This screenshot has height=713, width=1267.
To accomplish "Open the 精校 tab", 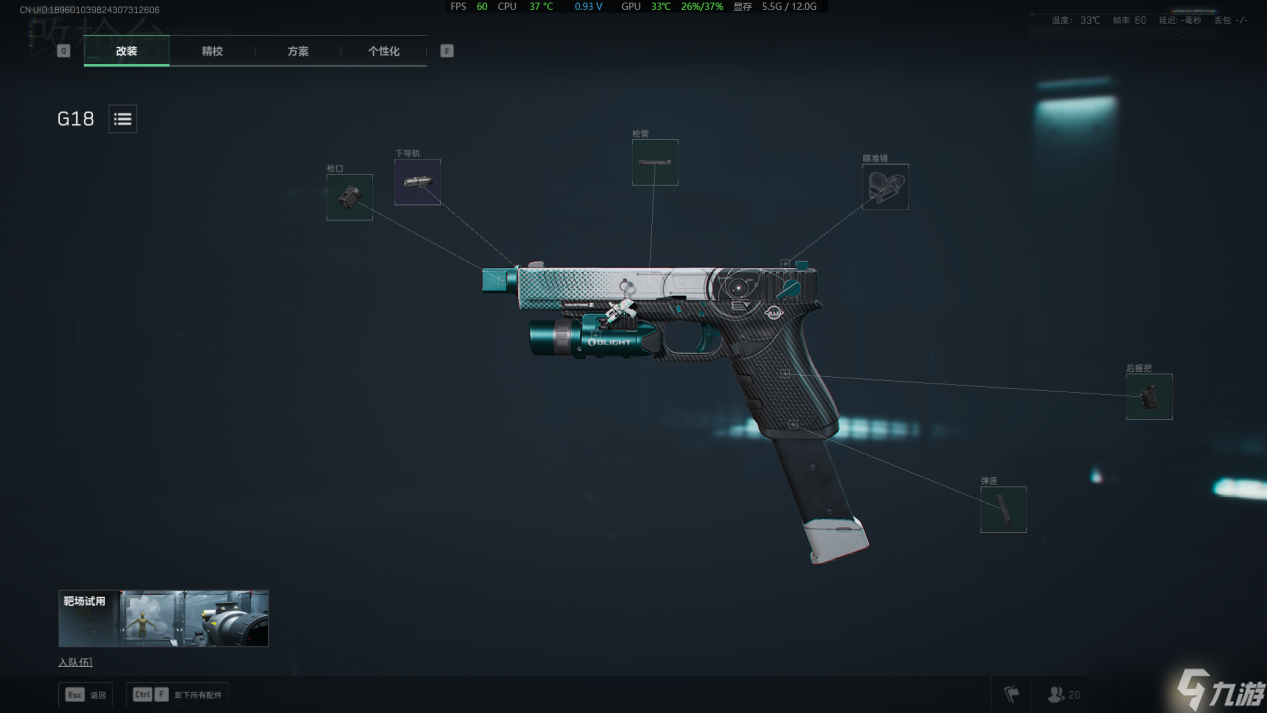I will tap(212, 51).
